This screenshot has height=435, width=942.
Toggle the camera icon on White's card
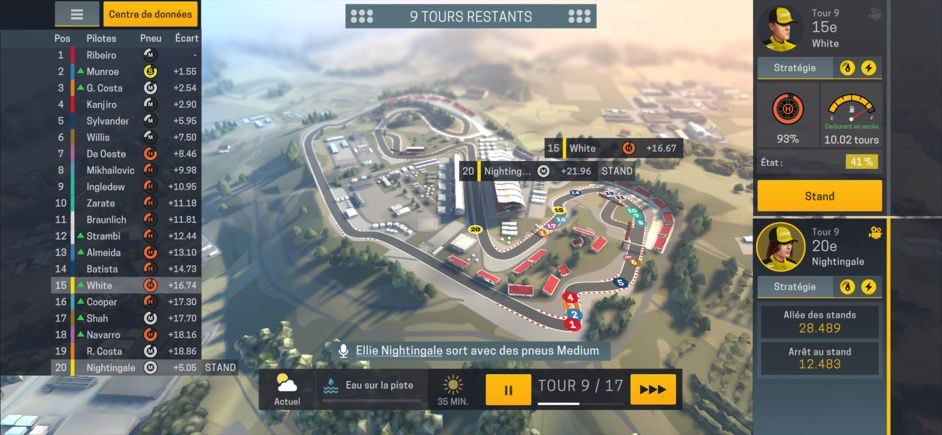pos(876,14)
